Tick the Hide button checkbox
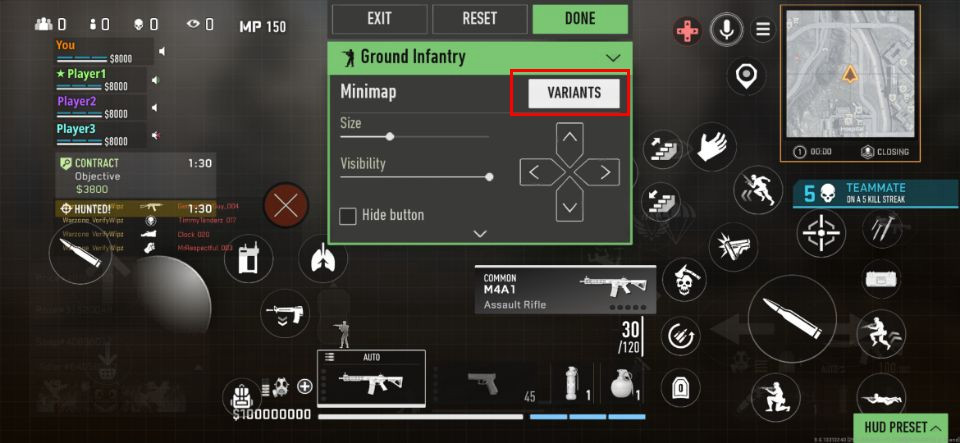The width and height of the screenshot is (960, 443). click(x=348, y=216)
